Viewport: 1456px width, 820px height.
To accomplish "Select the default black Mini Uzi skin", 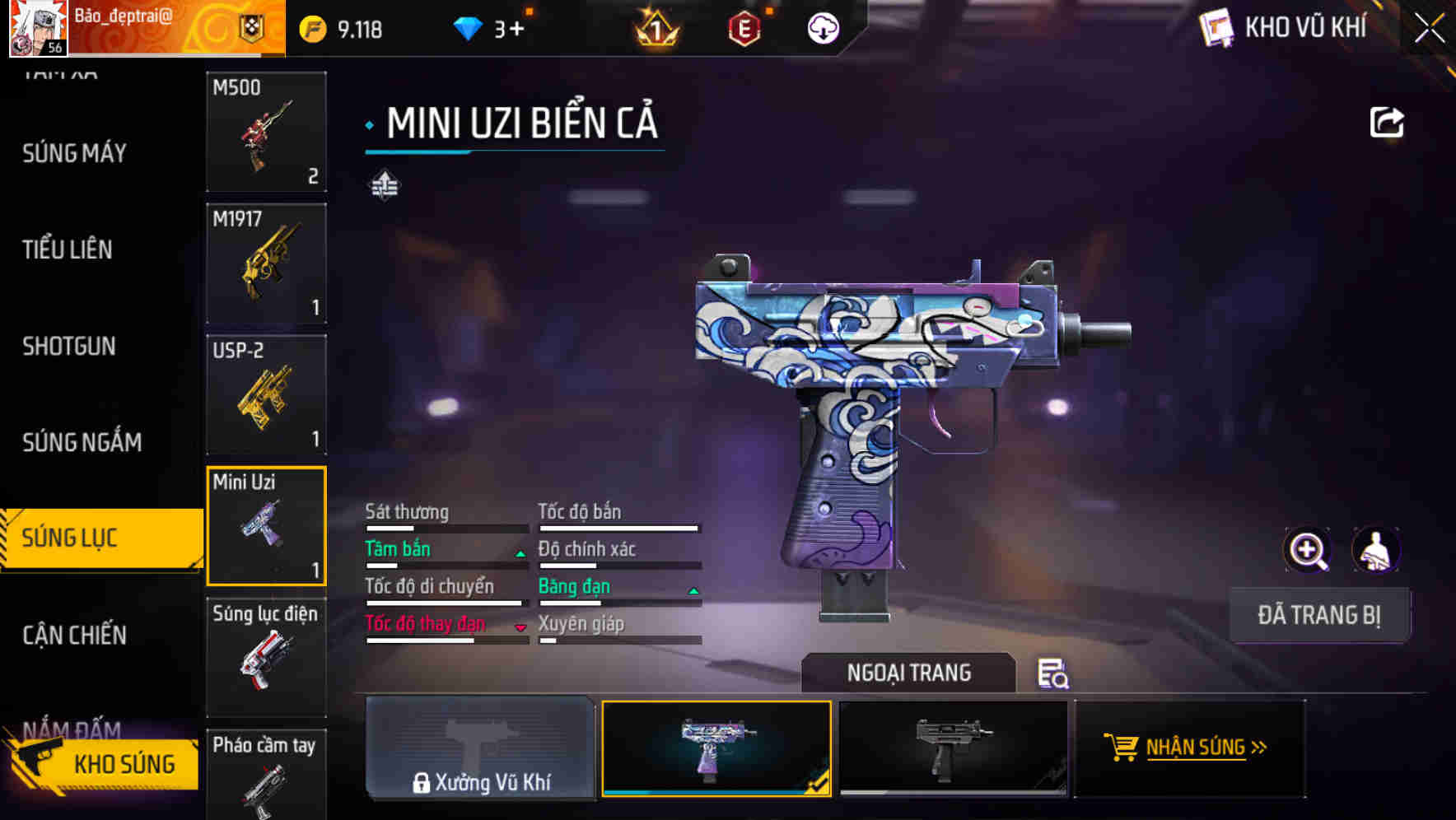I will (x=953, y=748).
